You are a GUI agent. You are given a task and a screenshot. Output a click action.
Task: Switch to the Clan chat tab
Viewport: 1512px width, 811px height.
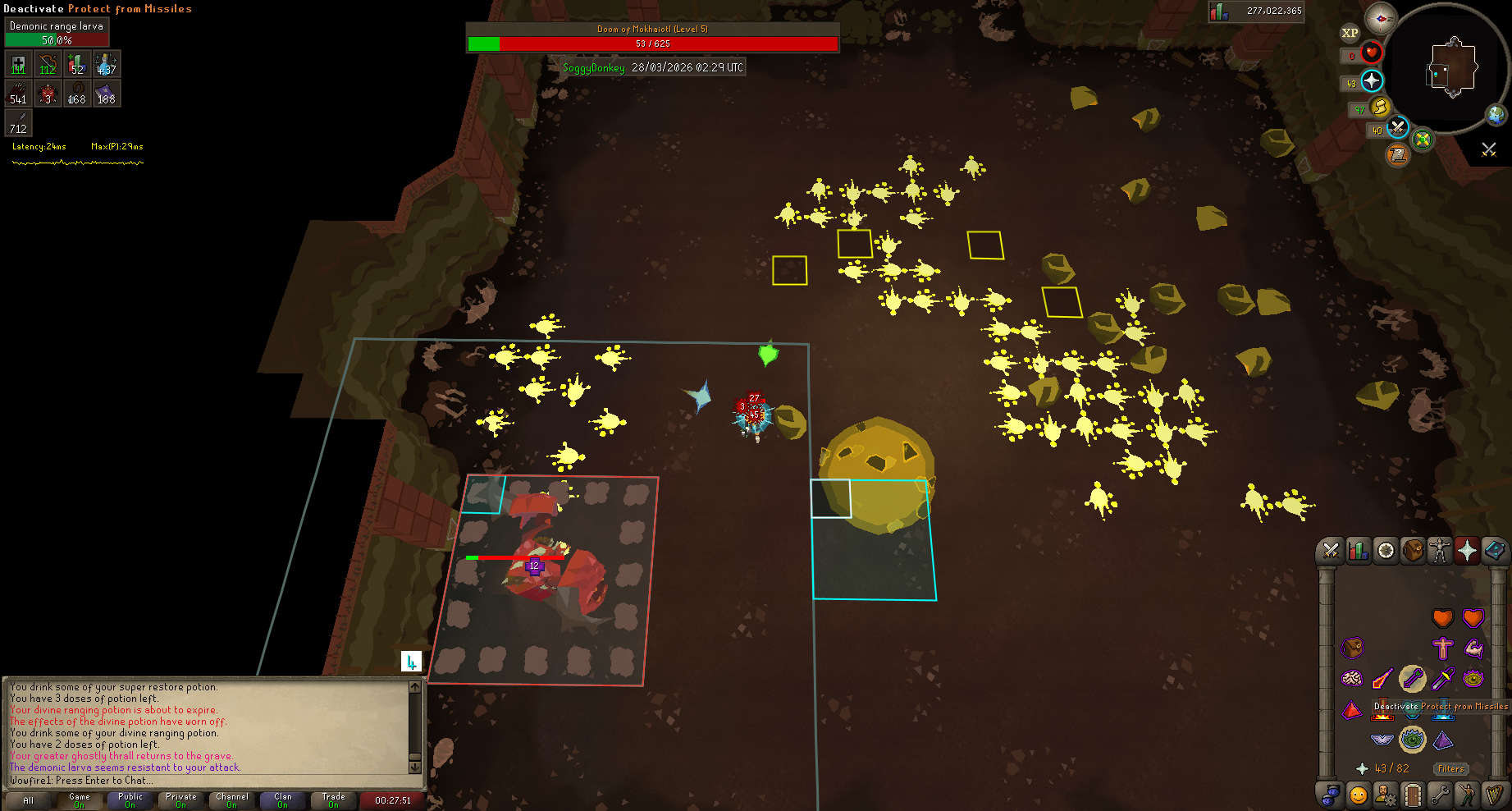coord(283,800)
